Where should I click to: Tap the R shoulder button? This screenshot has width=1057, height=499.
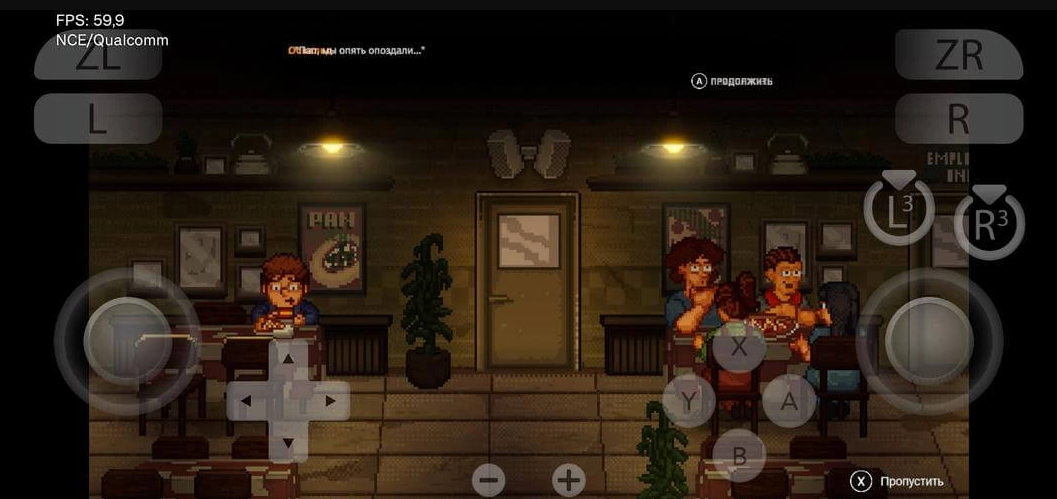pyautogui.click(x=958, y=119)
